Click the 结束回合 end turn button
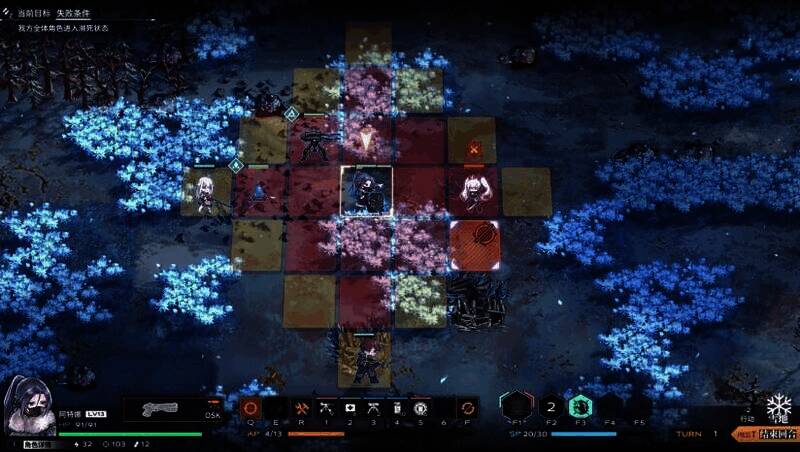This screenshot has height=452, width=800. coord(777,434)
